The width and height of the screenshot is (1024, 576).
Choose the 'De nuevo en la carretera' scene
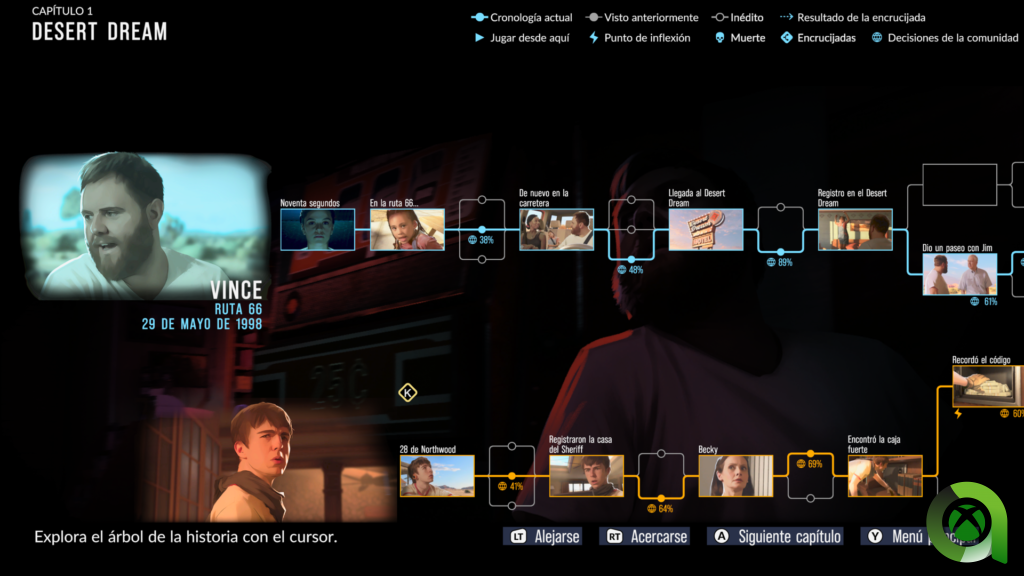[x=556, y=229]
